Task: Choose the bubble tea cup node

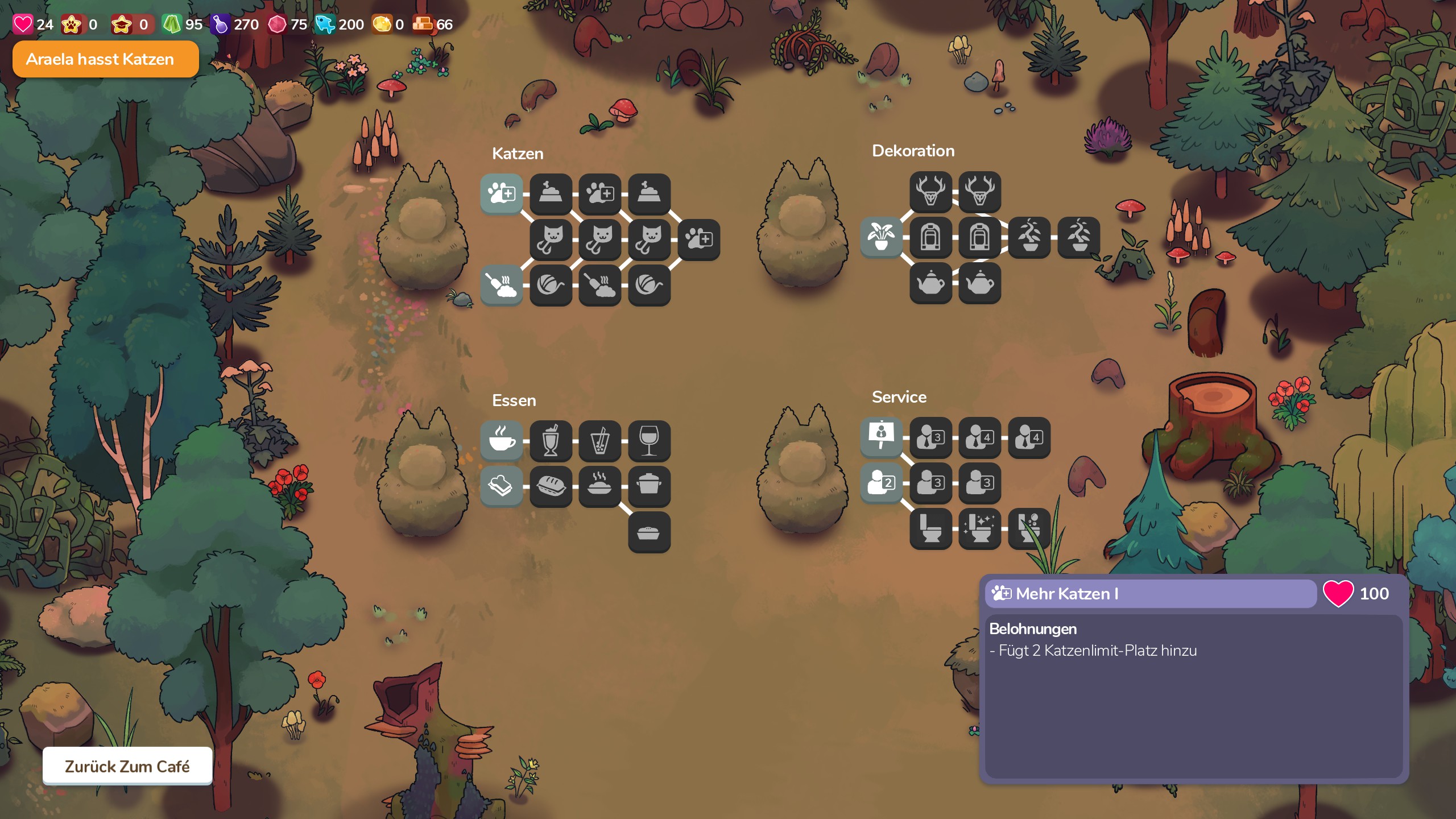Action: tap(599, 440)
